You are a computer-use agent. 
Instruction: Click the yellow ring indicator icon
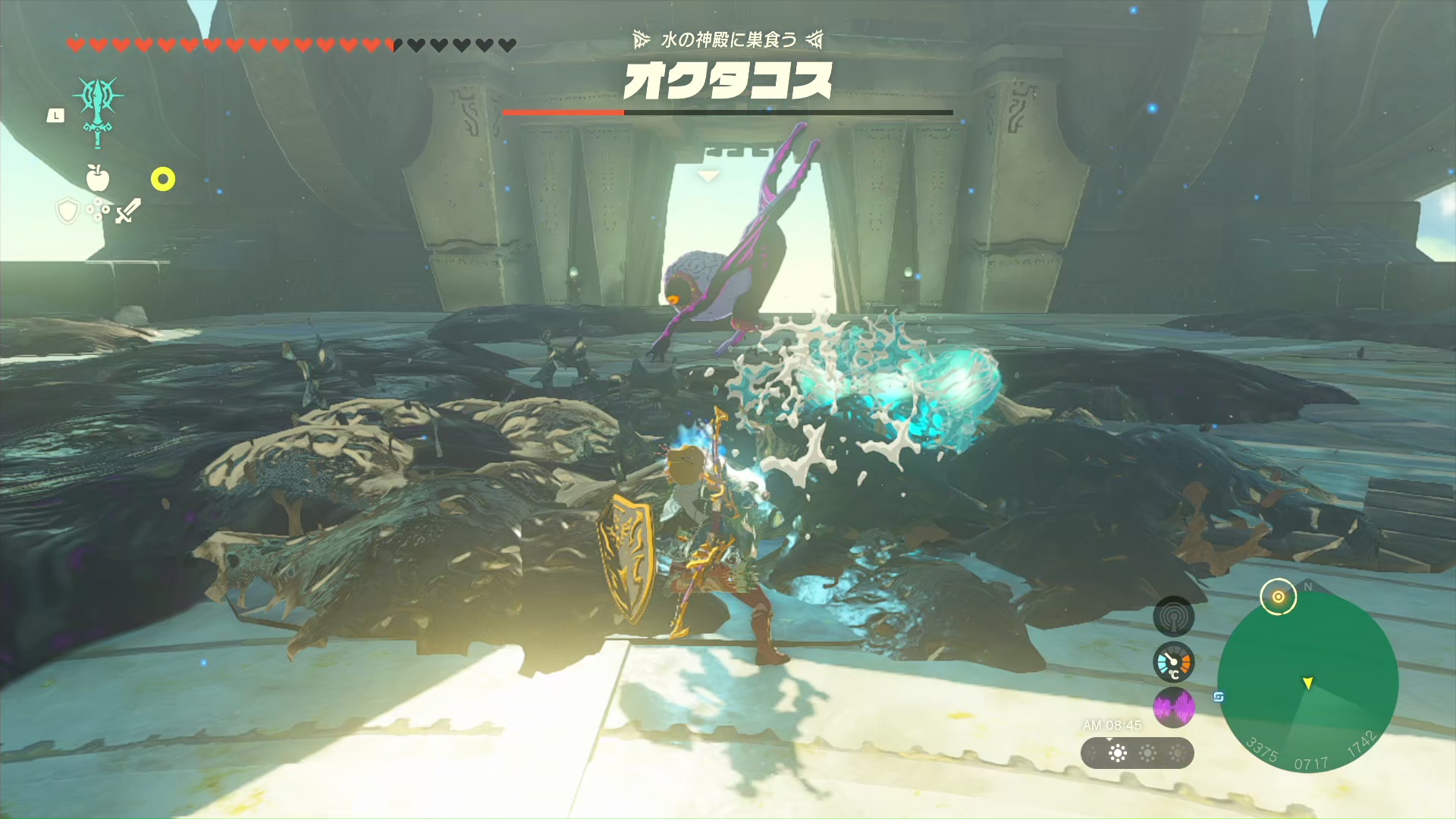coord(163,179)
